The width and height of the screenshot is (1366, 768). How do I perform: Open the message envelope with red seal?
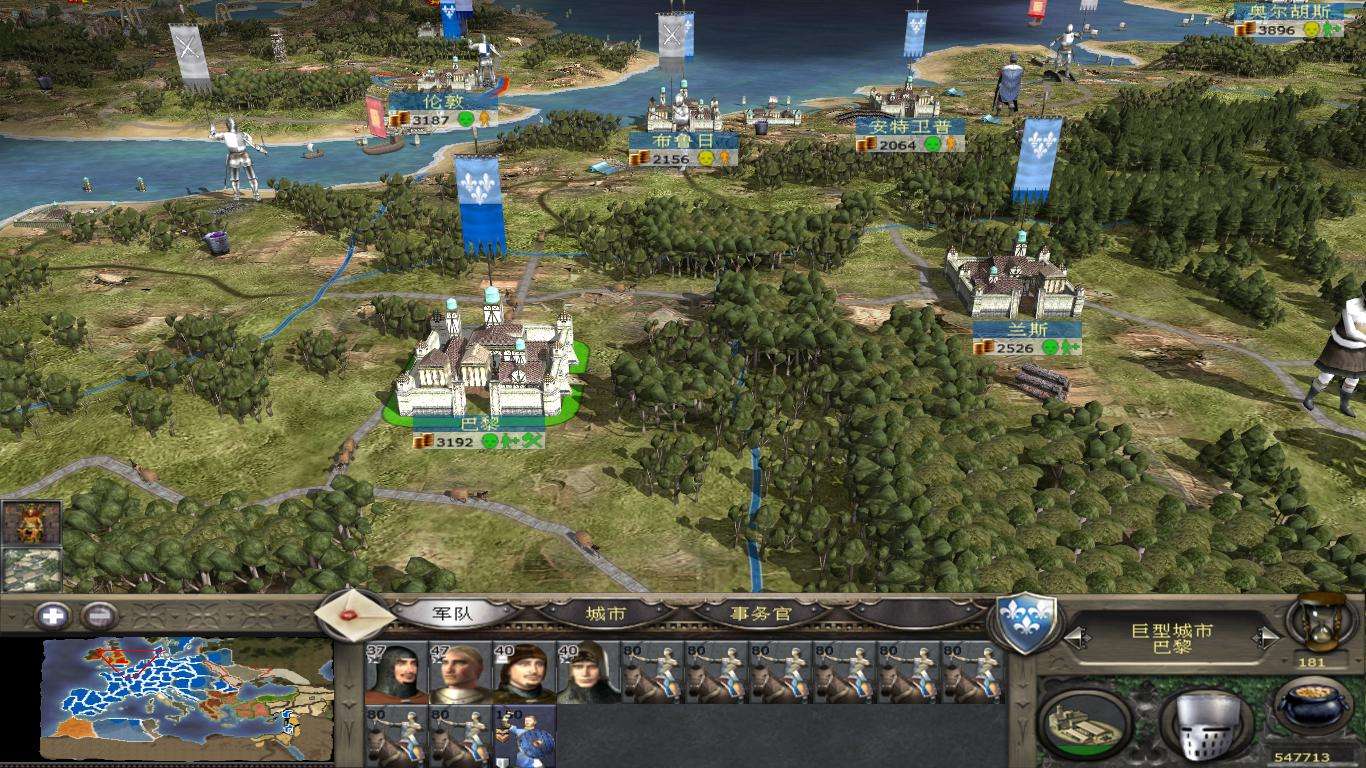(x=350, y=614)
